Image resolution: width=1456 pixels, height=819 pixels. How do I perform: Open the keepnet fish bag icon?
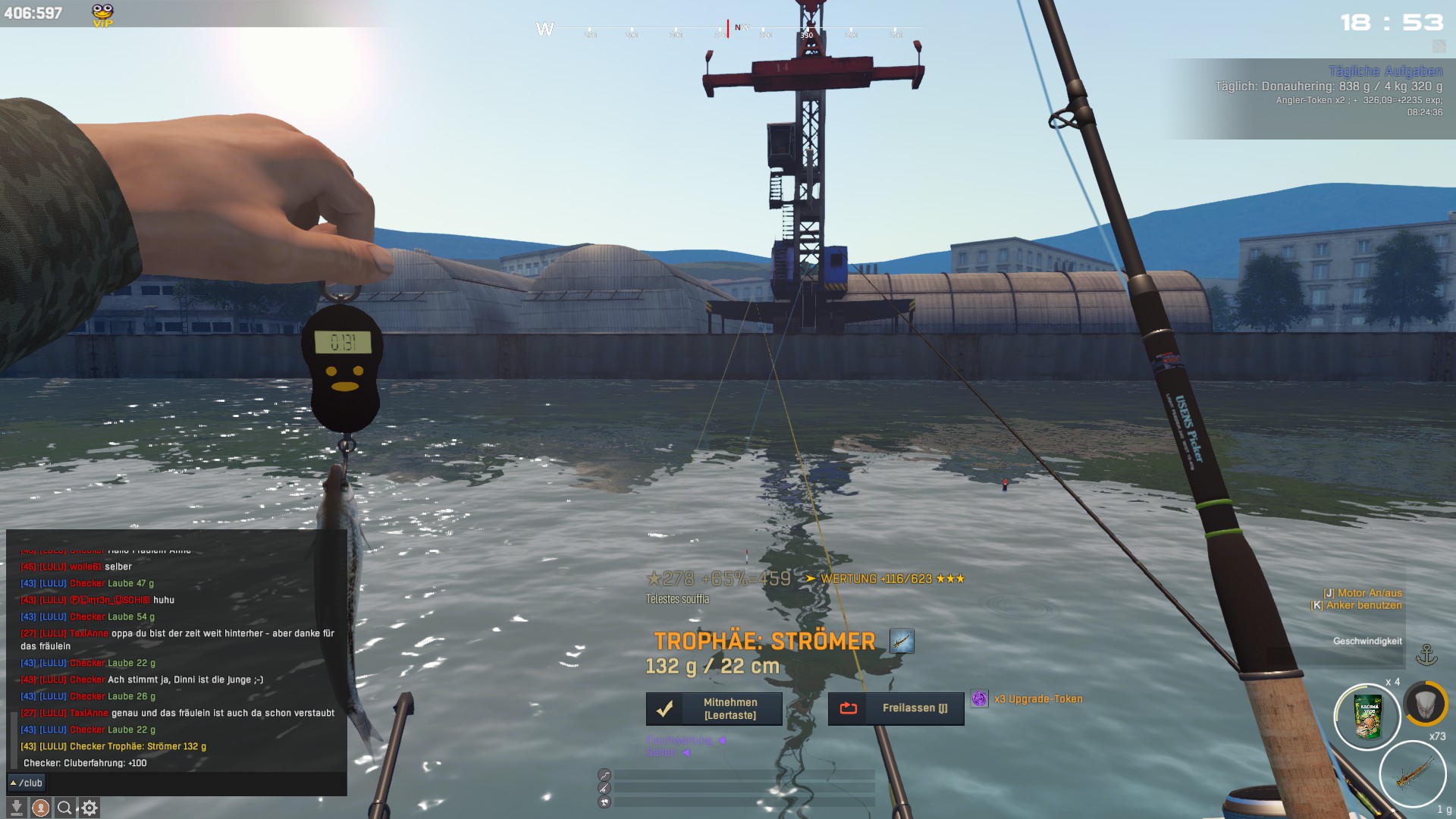tap(1425, 703)
